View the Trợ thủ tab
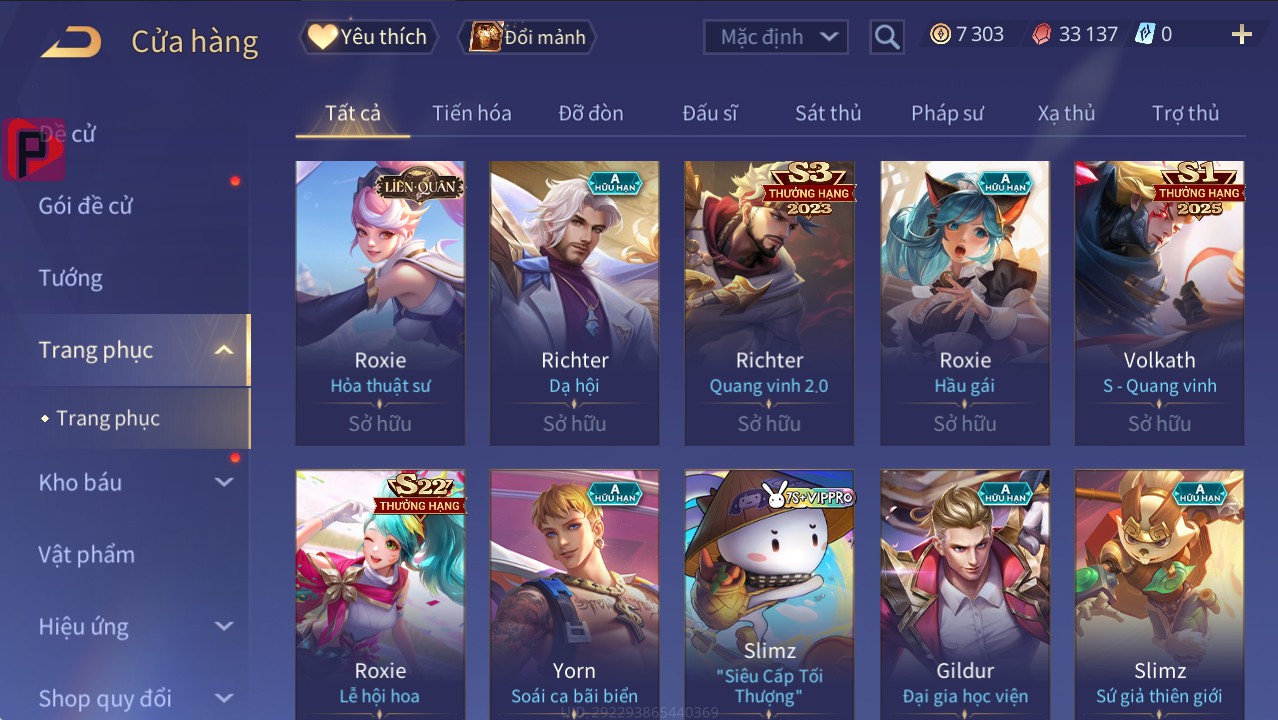This screenshot has height=720, width=1278. coord(1185,113)
